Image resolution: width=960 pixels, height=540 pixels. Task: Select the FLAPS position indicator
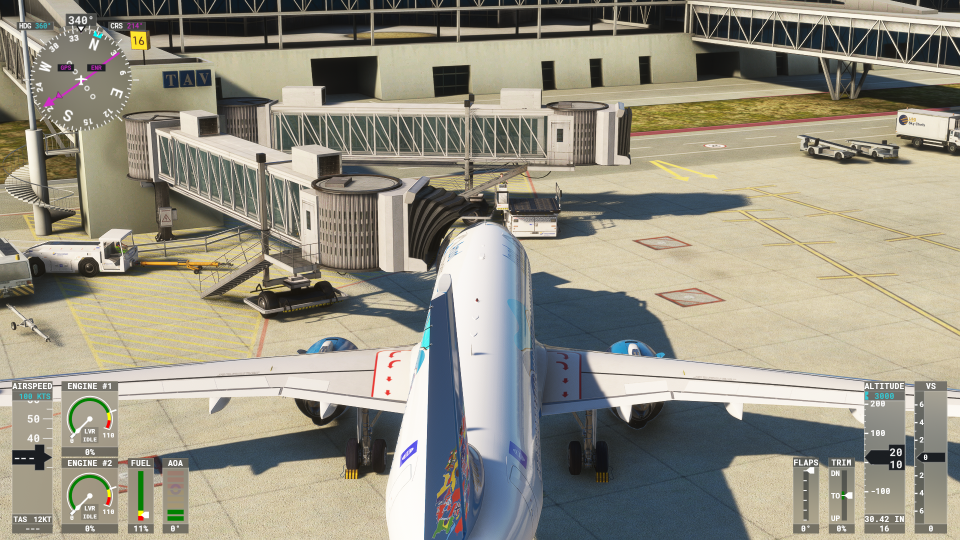[x=805, y=494]
